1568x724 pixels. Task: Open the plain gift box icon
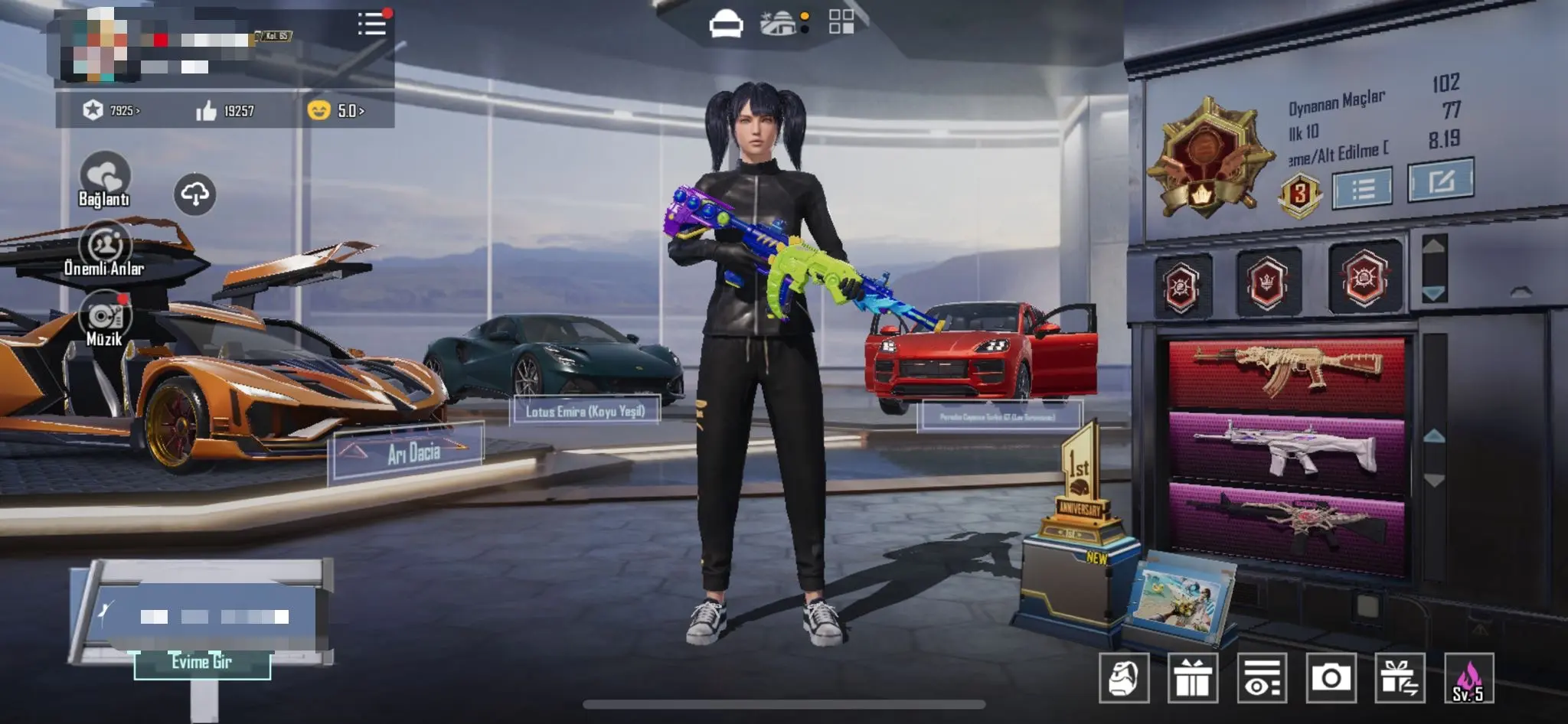(x=1193, y=678)
